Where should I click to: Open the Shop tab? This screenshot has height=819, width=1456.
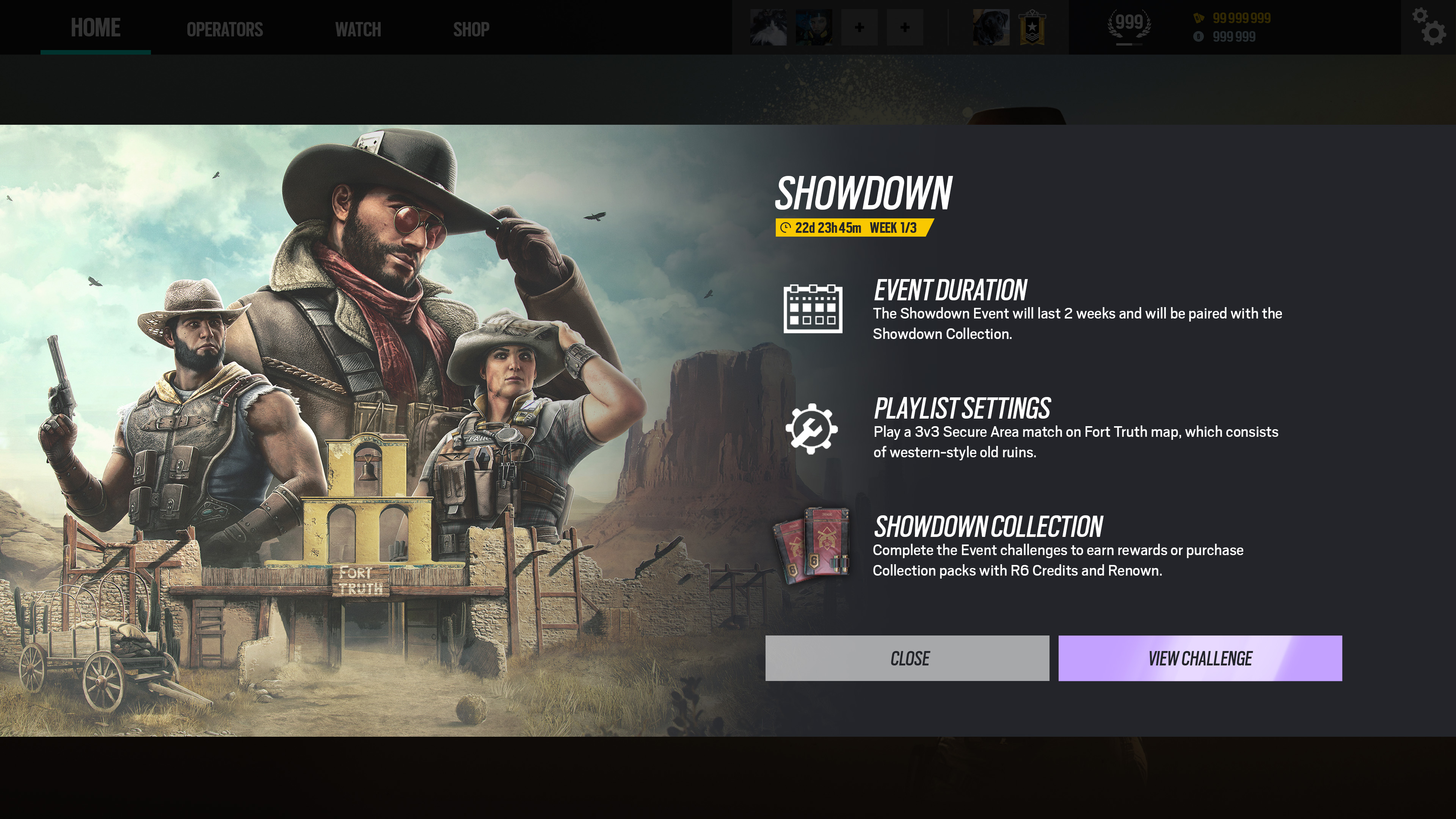[x=471, y=30]
